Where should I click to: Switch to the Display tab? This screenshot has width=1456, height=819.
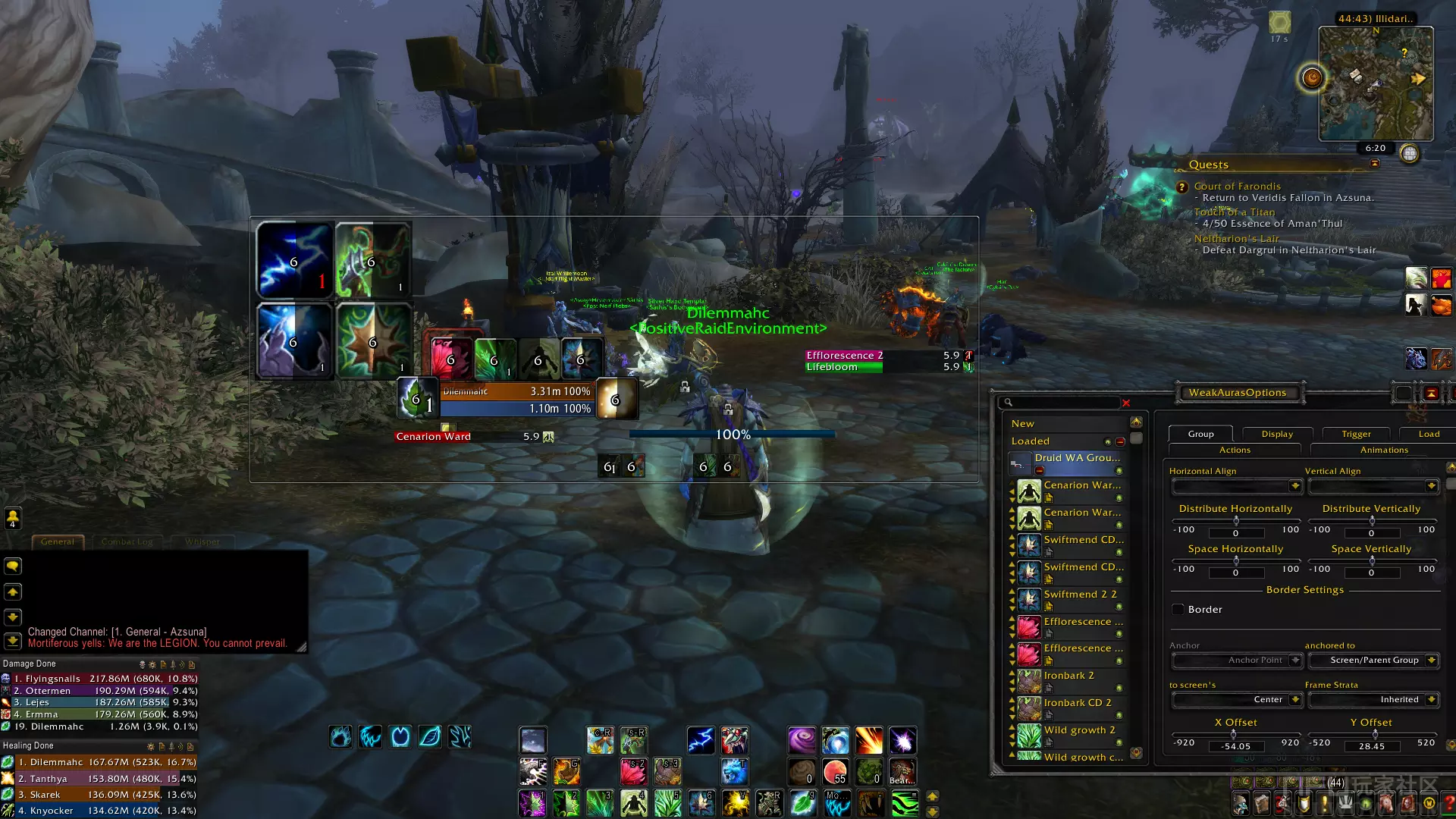(1277, 434)
